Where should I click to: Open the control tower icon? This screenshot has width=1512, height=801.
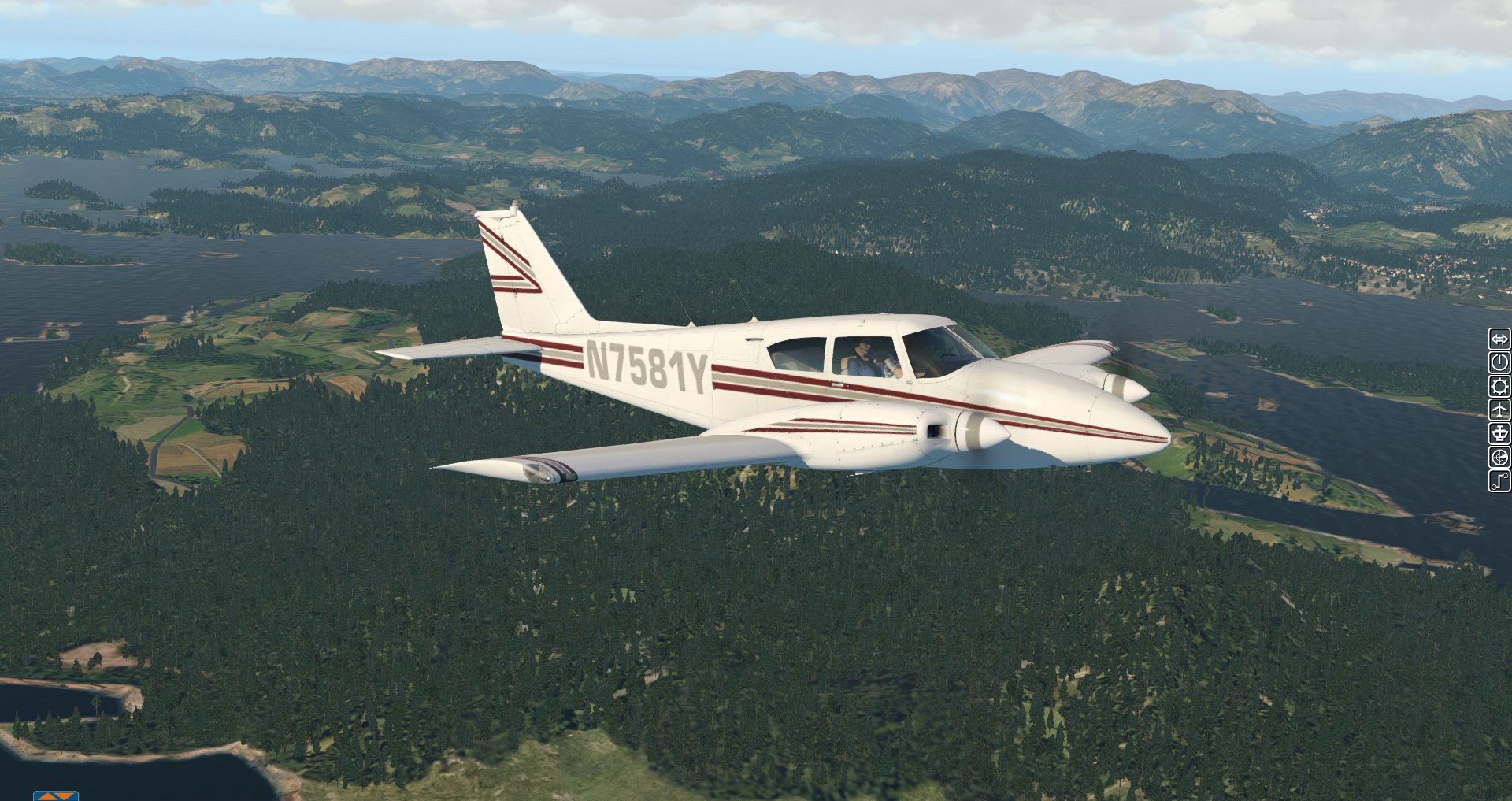pyautogui.click(x=1499, y=434)
